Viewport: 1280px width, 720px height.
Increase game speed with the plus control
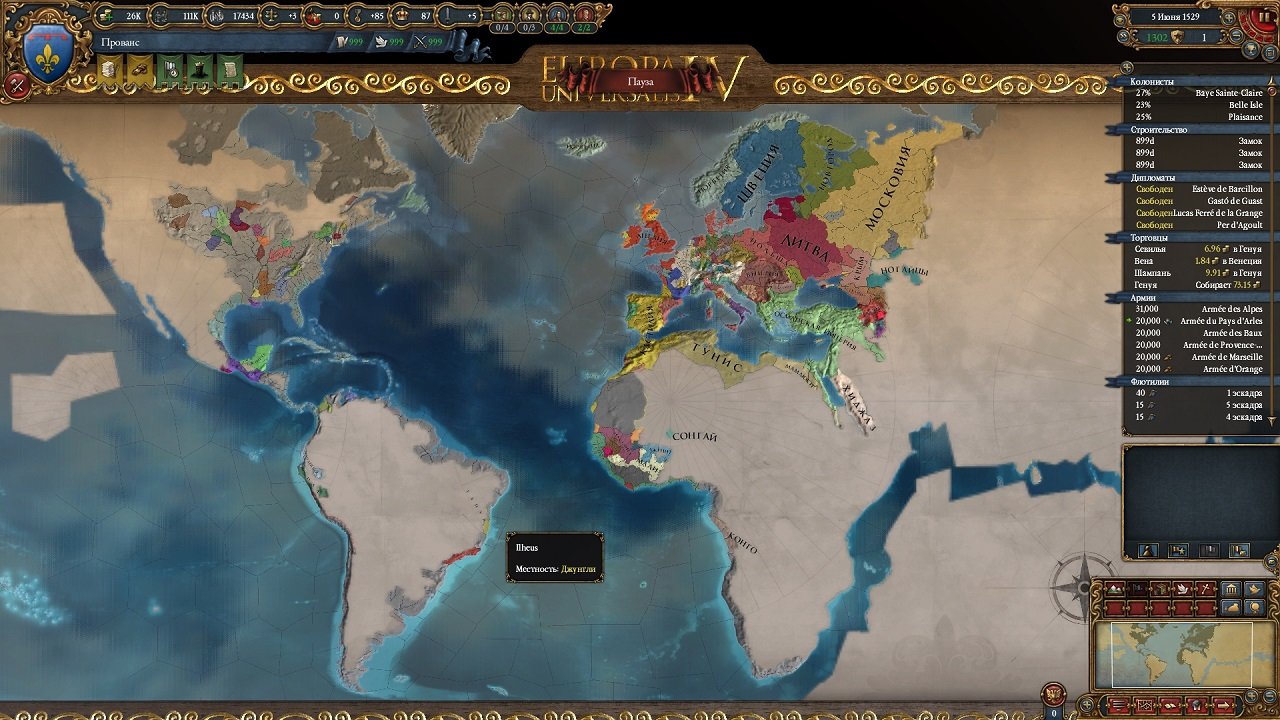click(1229, 18)
